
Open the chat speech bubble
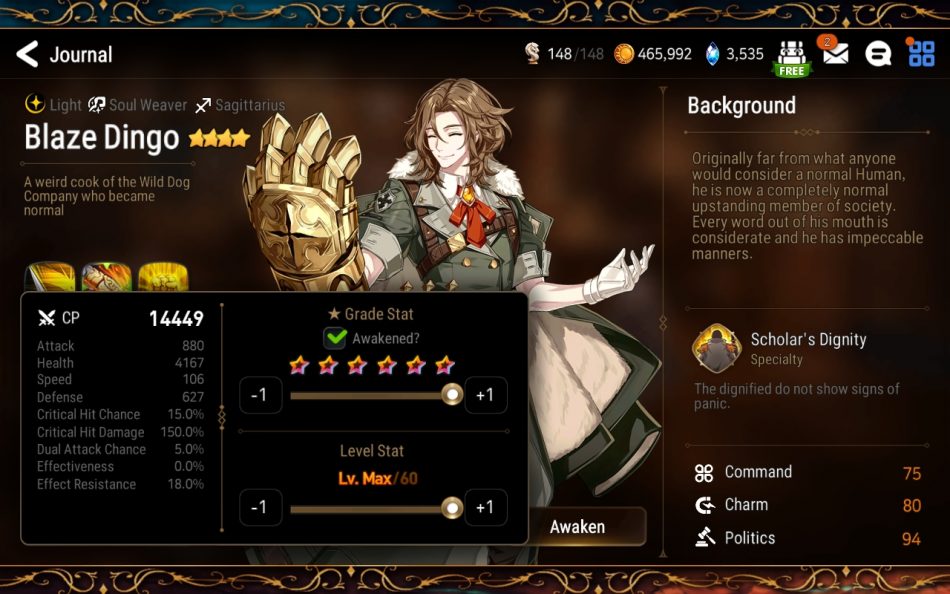pyautogui.click(x=878, y=55)
